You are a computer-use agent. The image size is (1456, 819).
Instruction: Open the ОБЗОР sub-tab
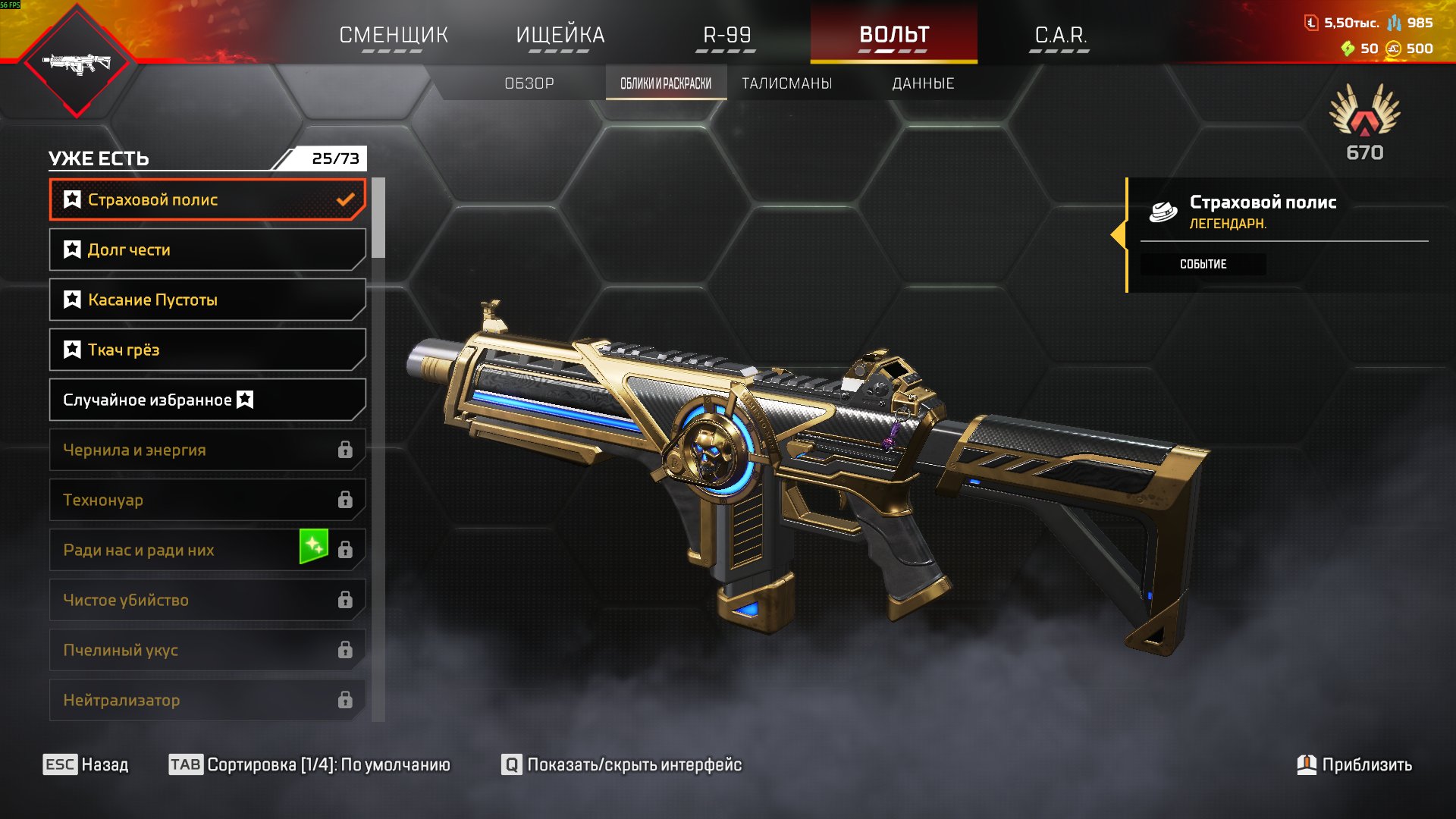pyautogui.click(x=529, y=83)
